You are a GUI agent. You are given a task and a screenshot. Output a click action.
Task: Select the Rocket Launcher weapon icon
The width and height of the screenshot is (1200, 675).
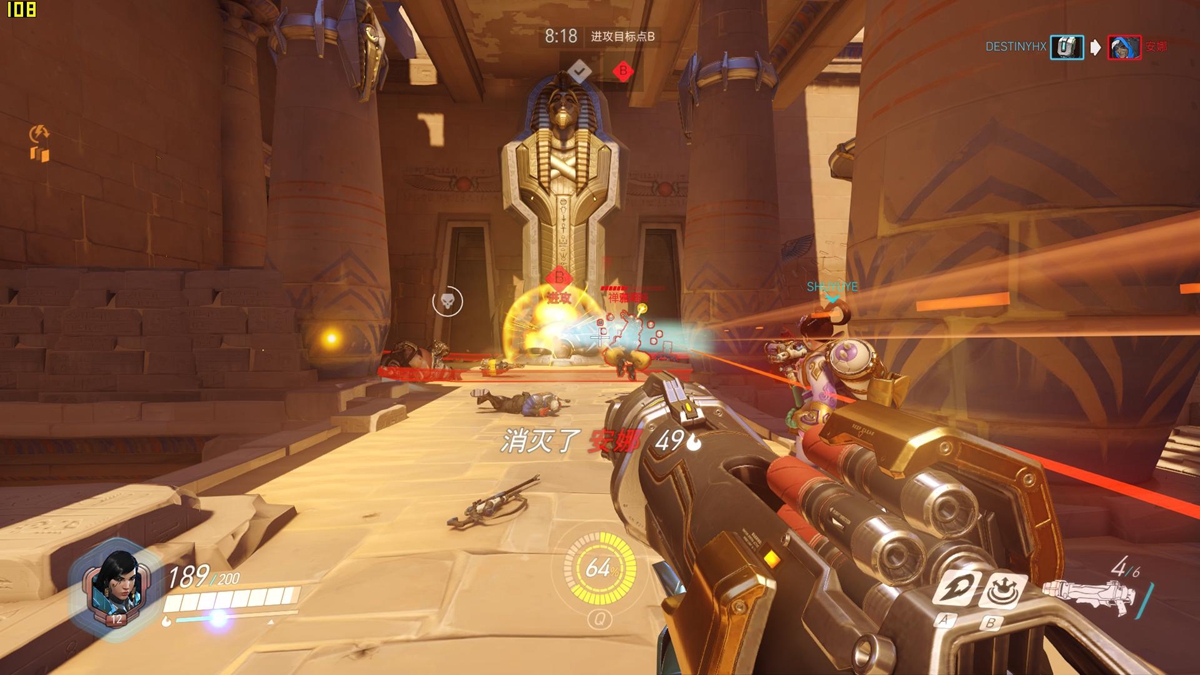[1089, 597]
